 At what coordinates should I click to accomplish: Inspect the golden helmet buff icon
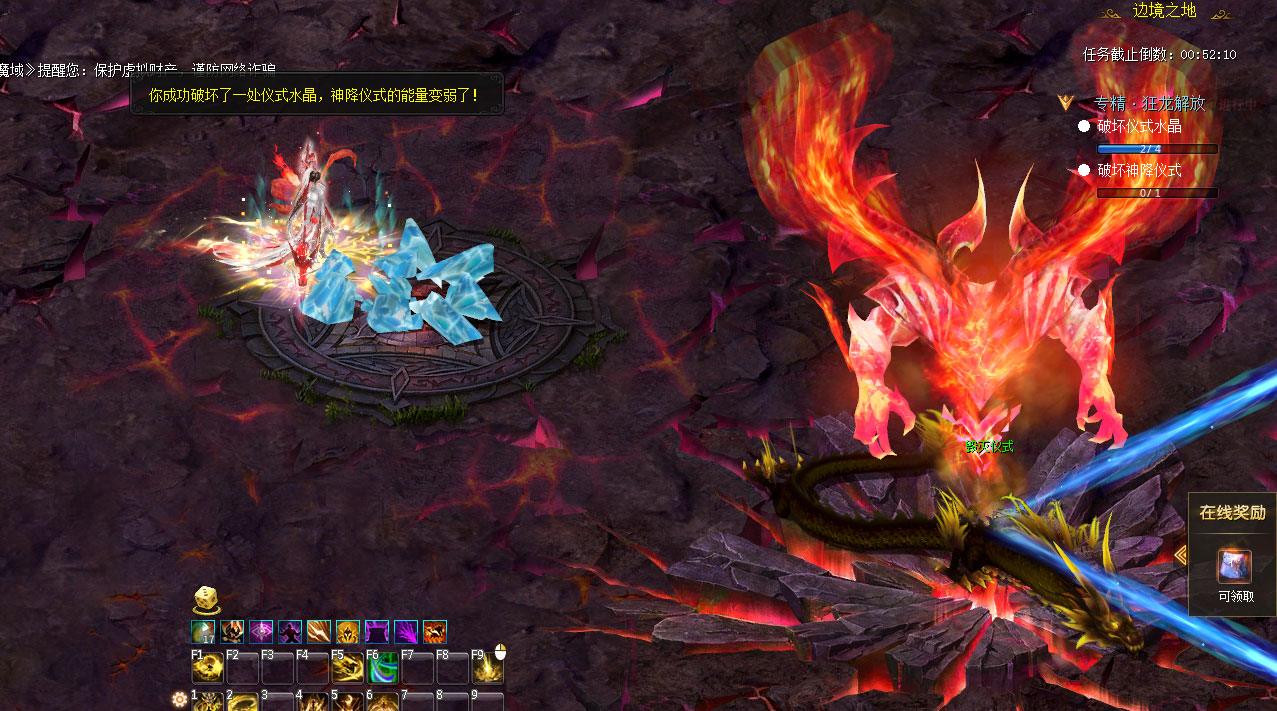coord(348,632)
